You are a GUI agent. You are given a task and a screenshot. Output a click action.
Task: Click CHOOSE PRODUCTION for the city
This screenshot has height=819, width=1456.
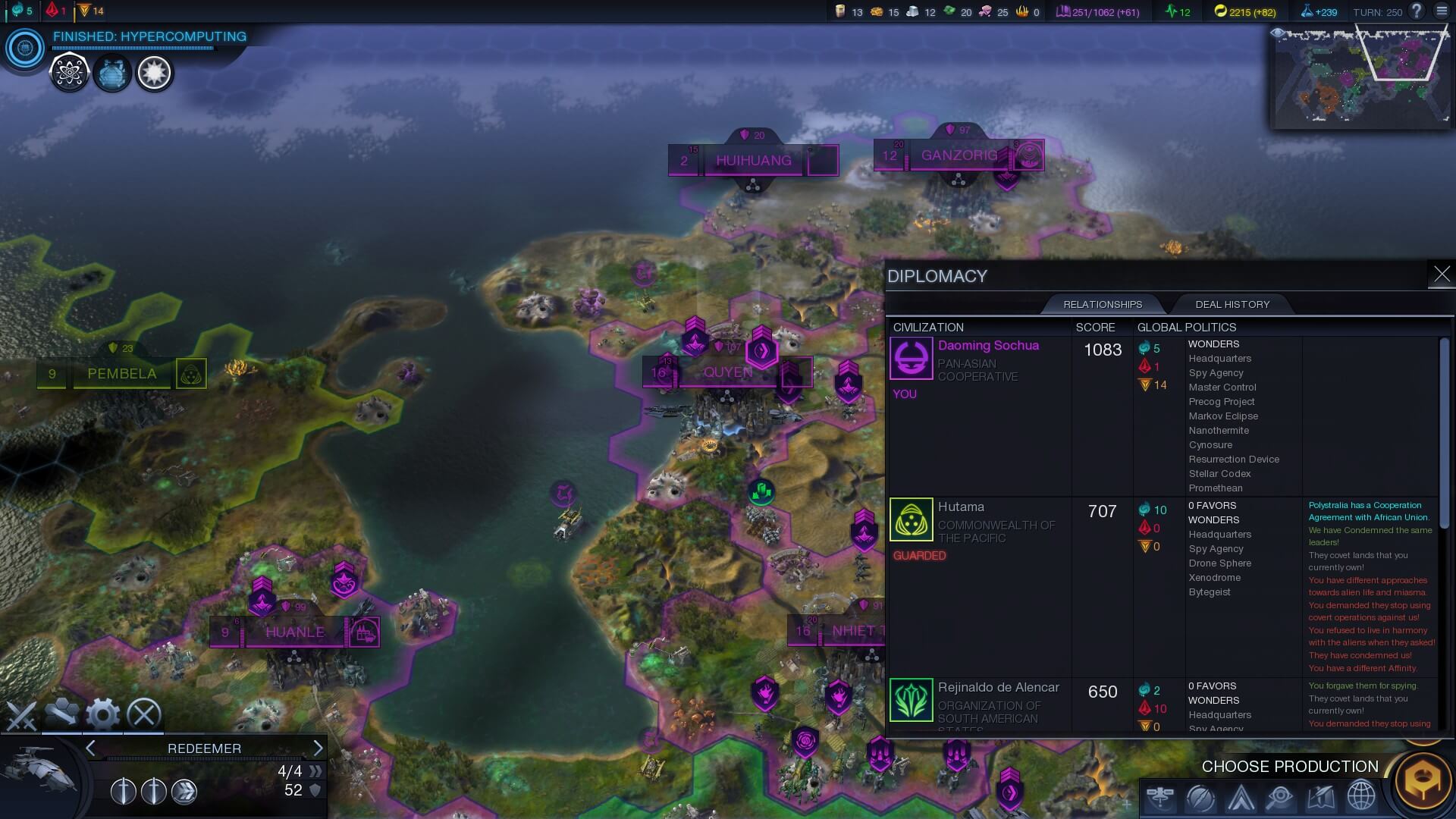1291,767
